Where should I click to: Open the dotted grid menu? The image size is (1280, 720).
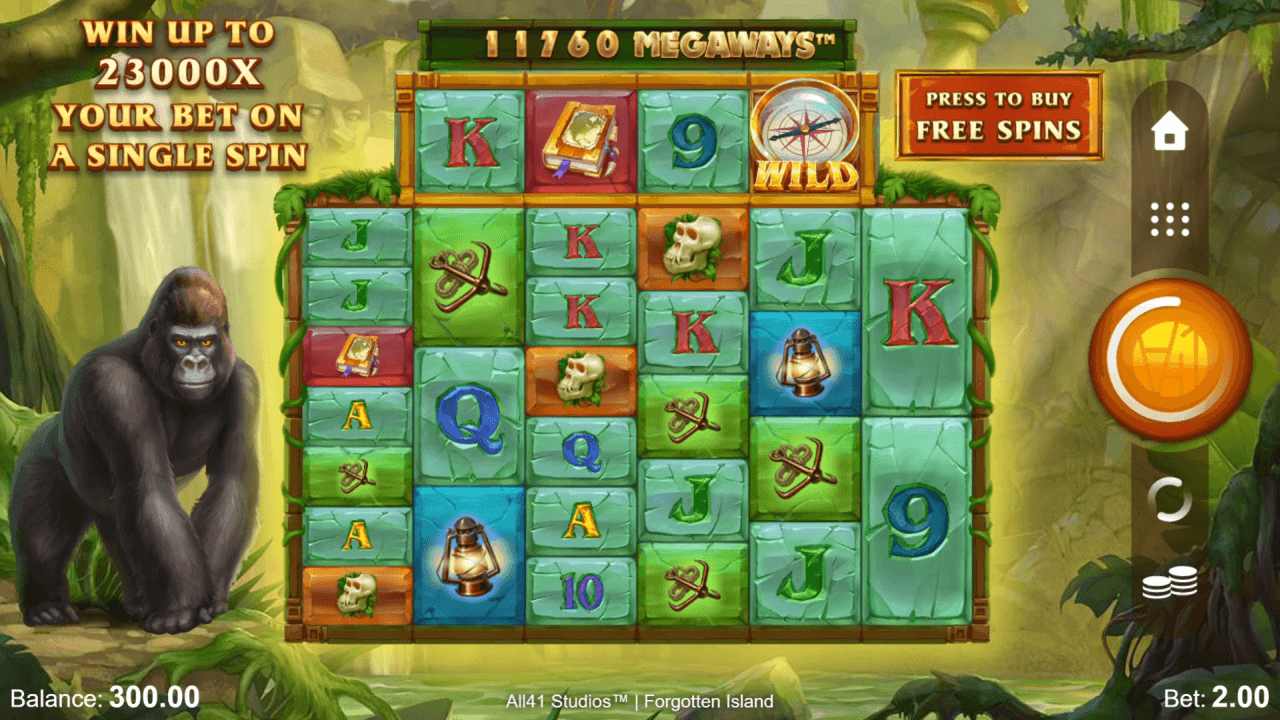coord(1169,219)
